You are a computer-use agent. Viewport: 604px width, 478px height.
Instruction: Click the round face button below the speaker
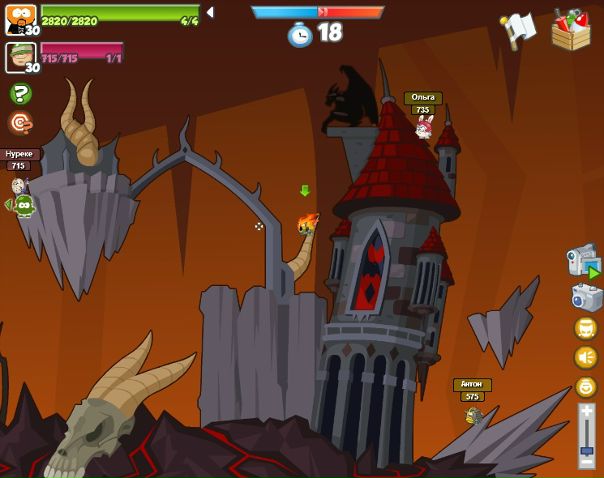click(586, 385)
